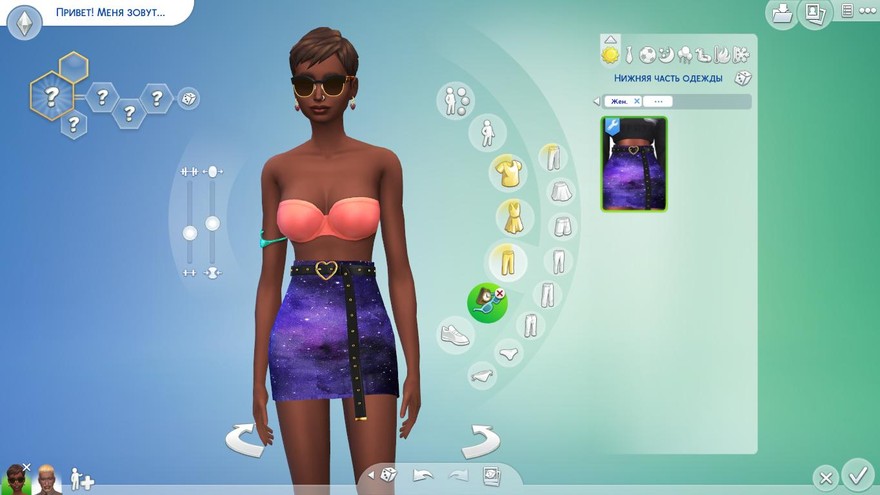Open the gallery from the top bar
Image resolution: width=880 pixels, height=495 pixels.
click(814, 13)
